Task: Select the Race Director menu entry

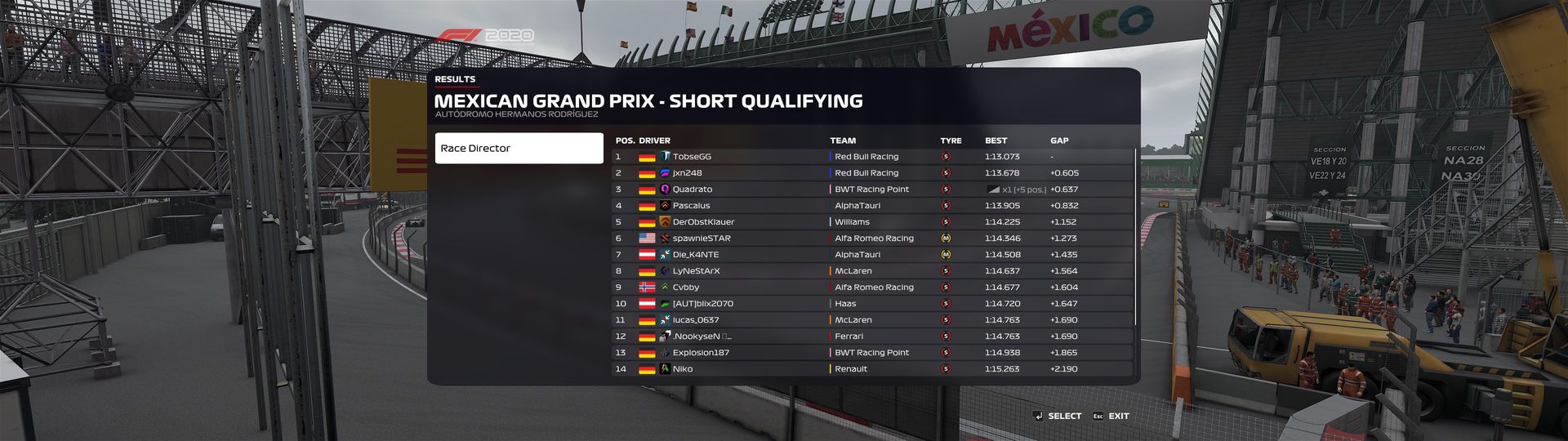Action: [x=519, y=149]
